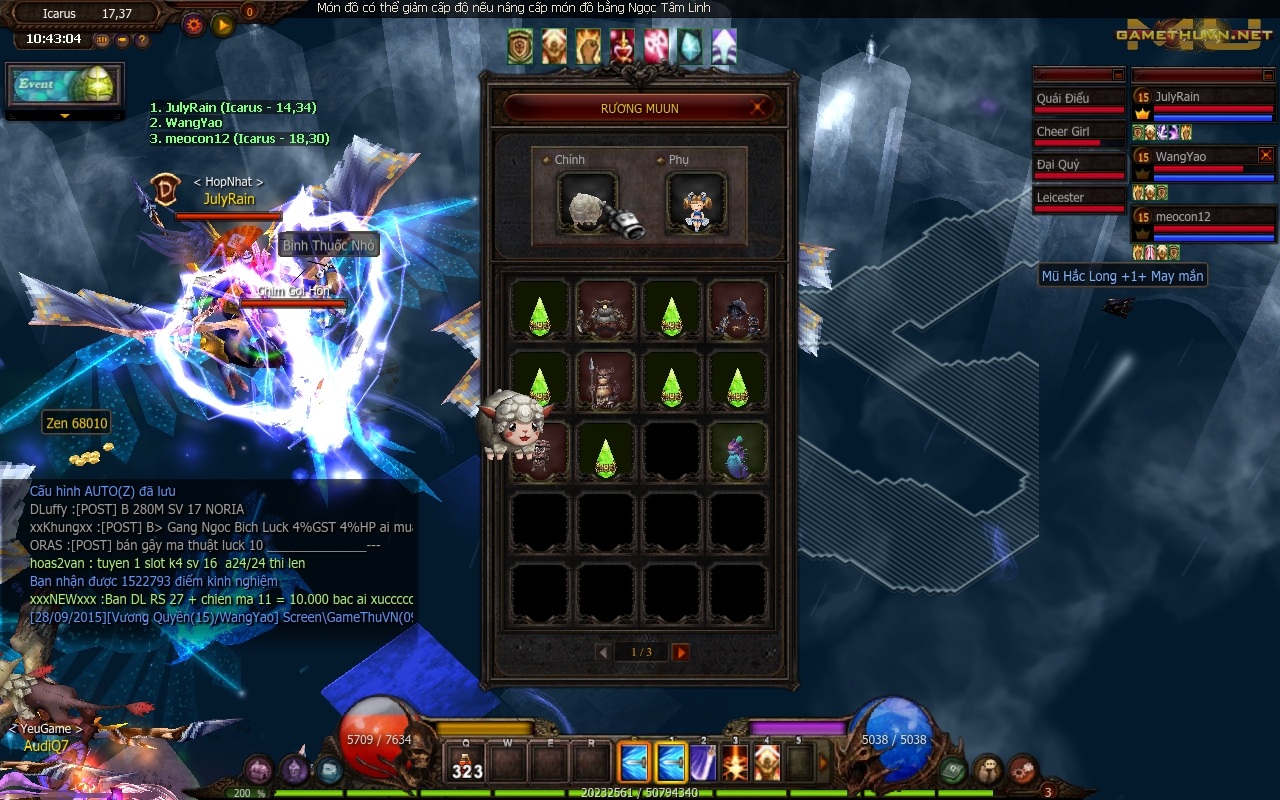1280x800 pixels.
Task: Minimize the party list panel
Action: [1268, 75]
